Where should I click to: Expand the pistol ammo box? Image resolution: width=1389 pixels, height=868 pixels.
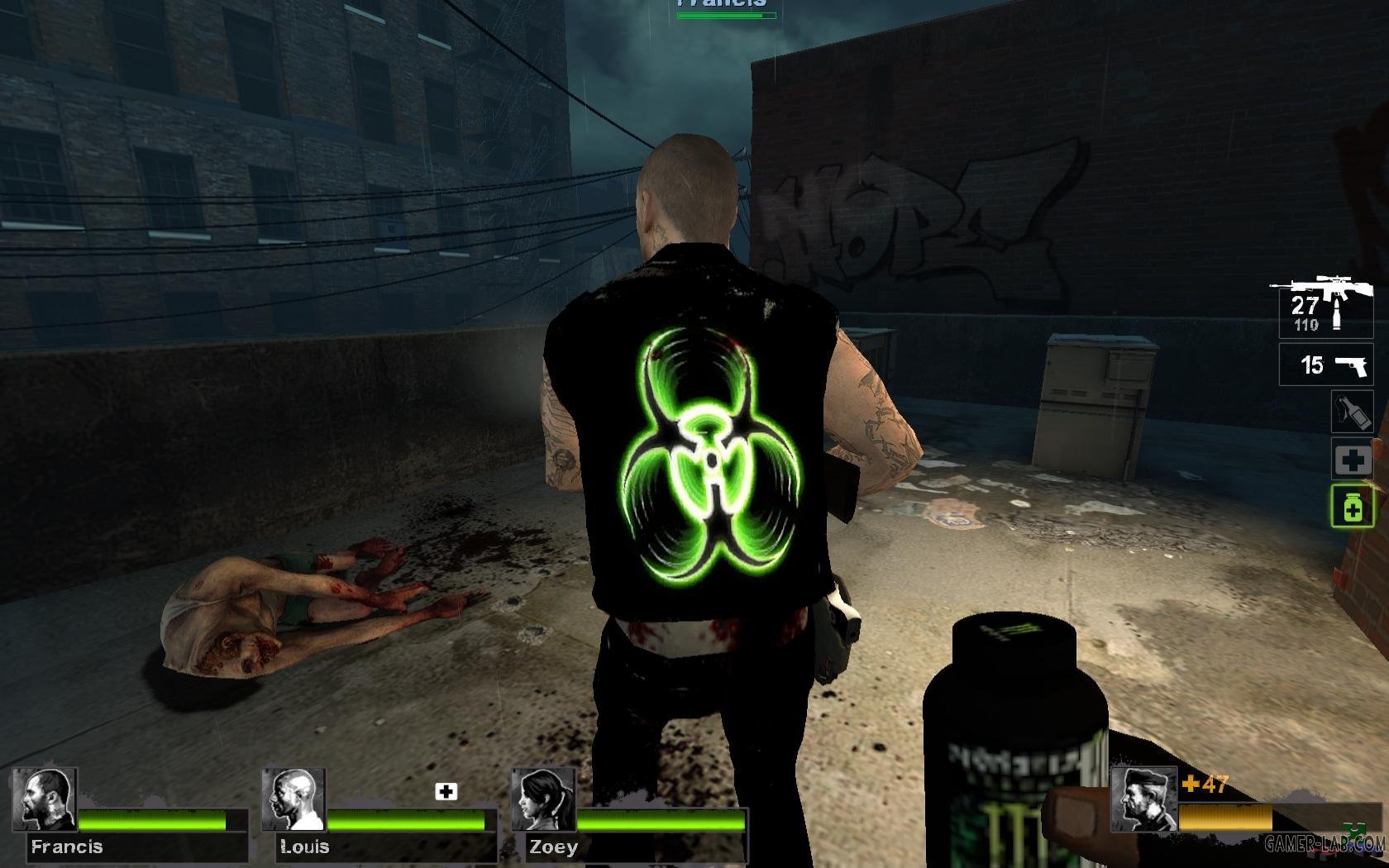pos(1325,364)
